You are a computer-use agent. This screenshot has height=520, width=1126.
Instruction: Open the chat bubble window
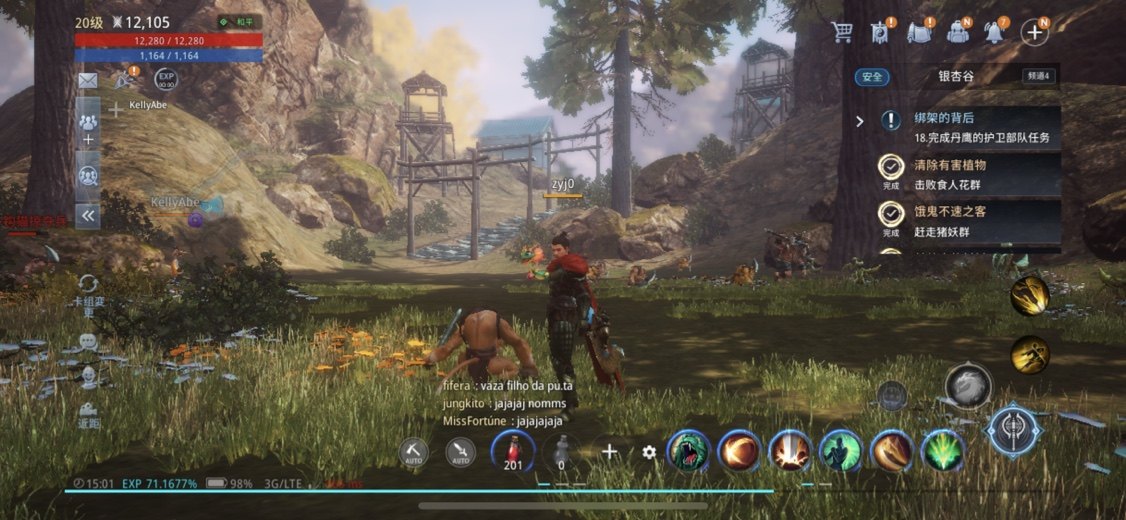point(88,342)
